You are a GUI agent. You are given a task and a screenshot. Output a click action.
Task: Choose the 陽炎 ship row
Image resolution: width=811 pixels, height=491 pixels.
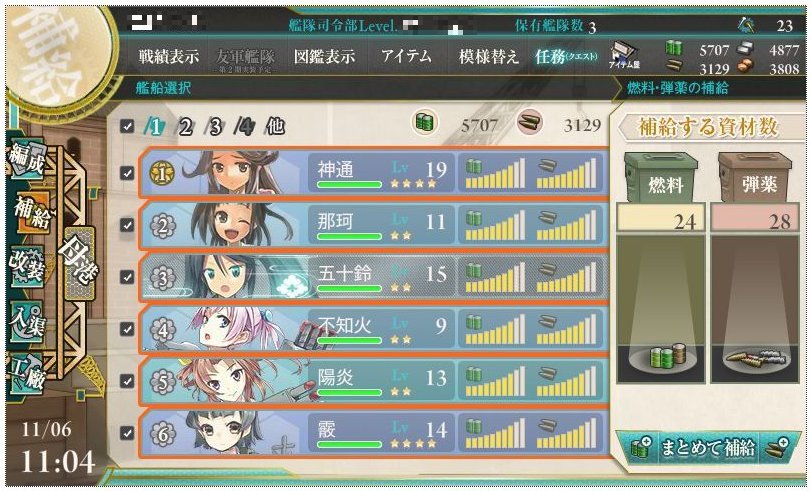pos(370,380)
